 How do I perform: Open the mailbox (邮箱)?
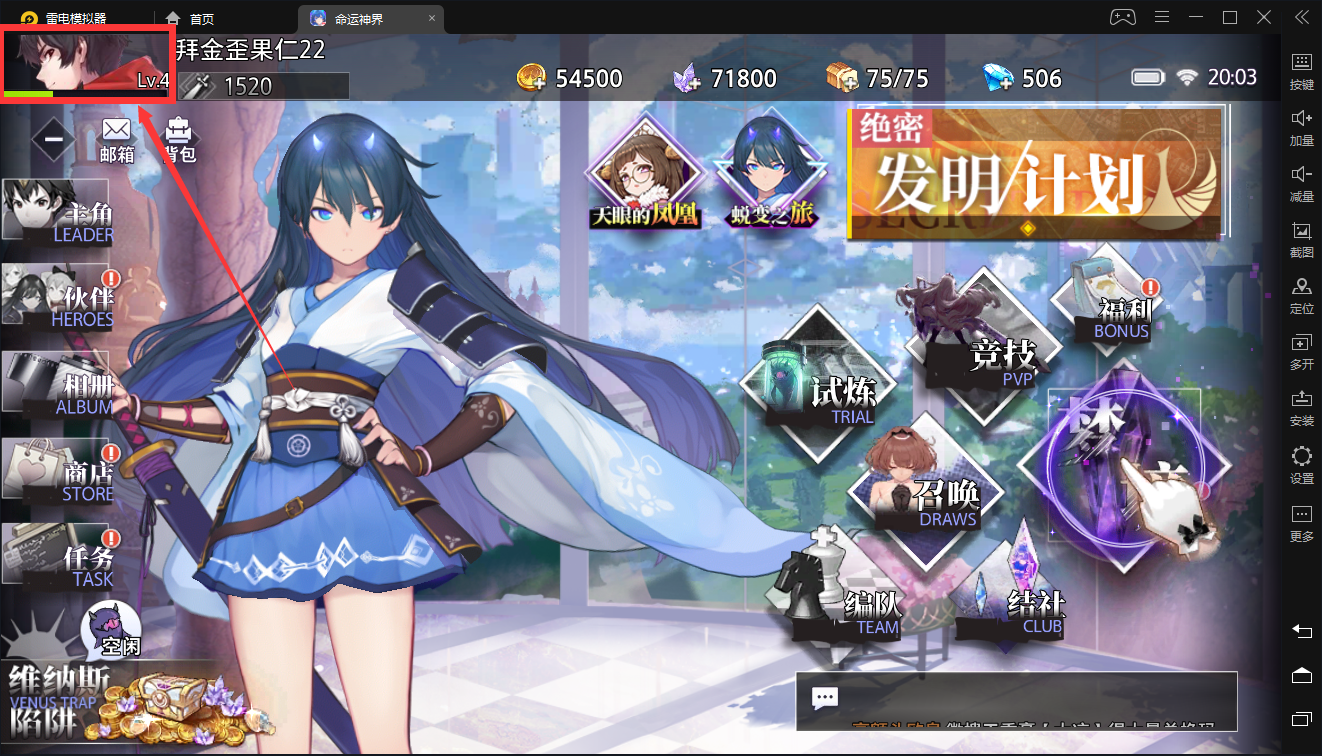pyautogui.click(x=117, y=139)
